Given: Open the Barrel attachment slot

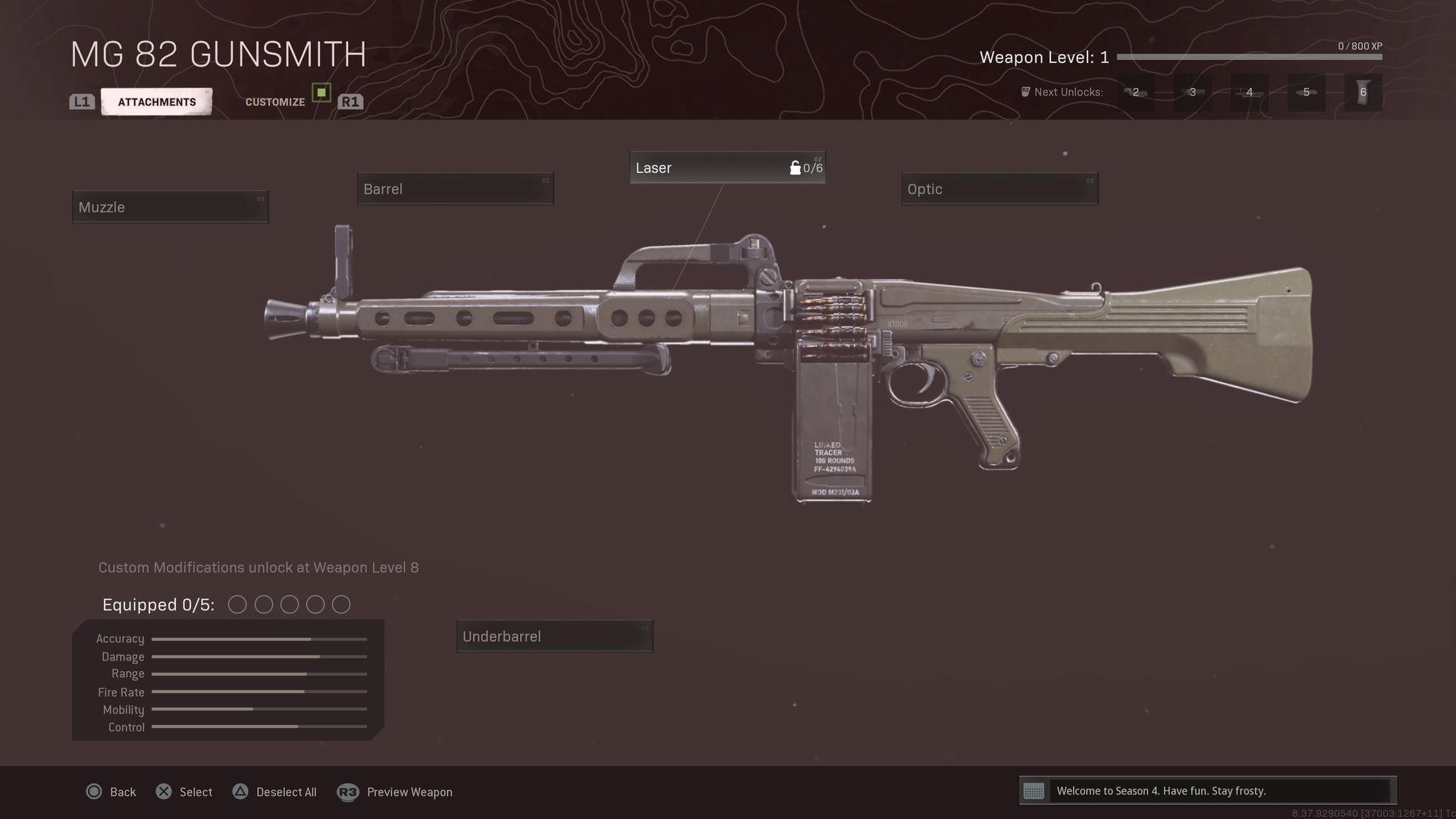Looking at the screenshot, I should [x=454, y=189].
